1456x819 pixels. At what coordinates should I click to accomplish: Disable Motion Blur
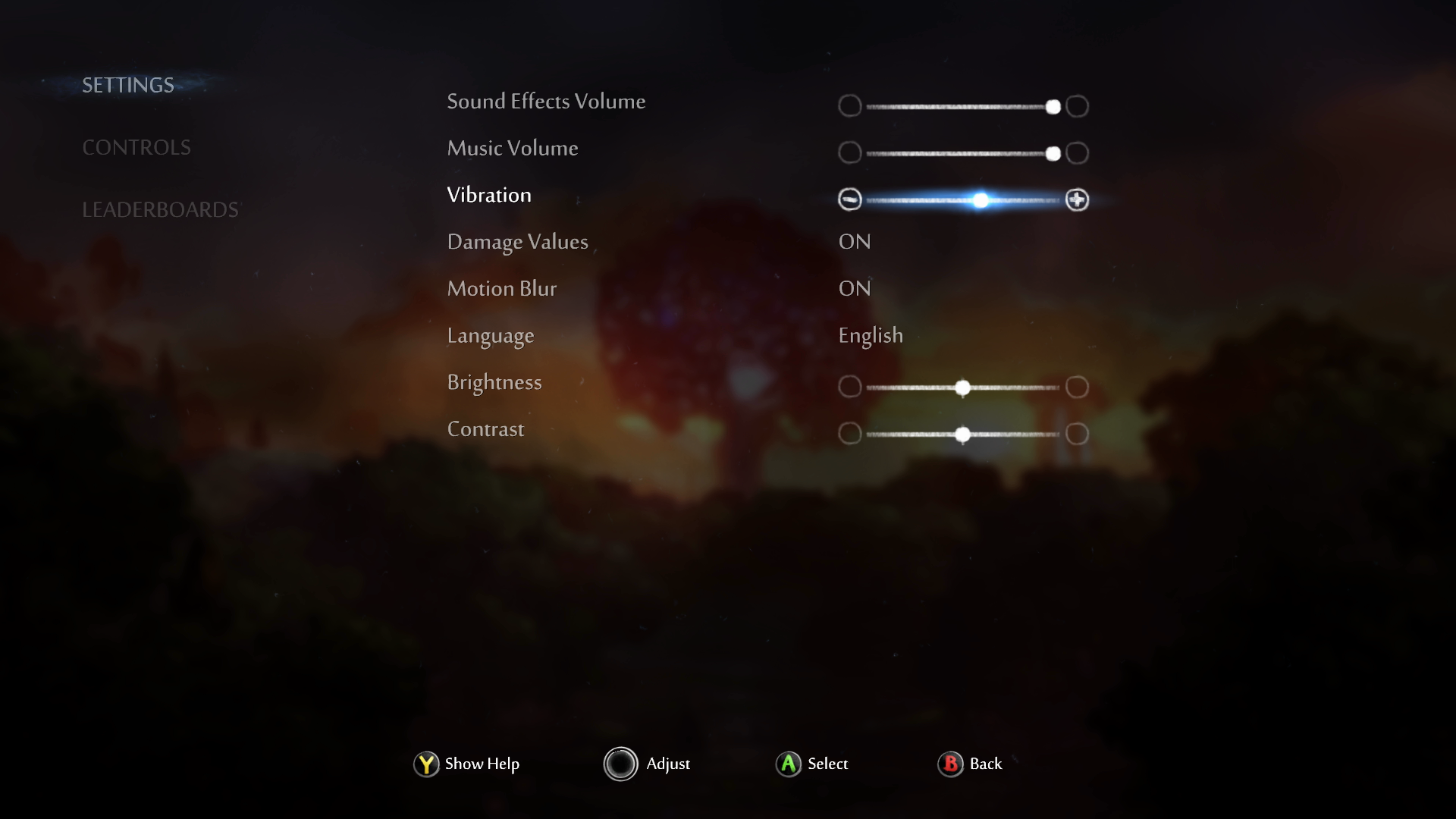[x=854, y=288]
